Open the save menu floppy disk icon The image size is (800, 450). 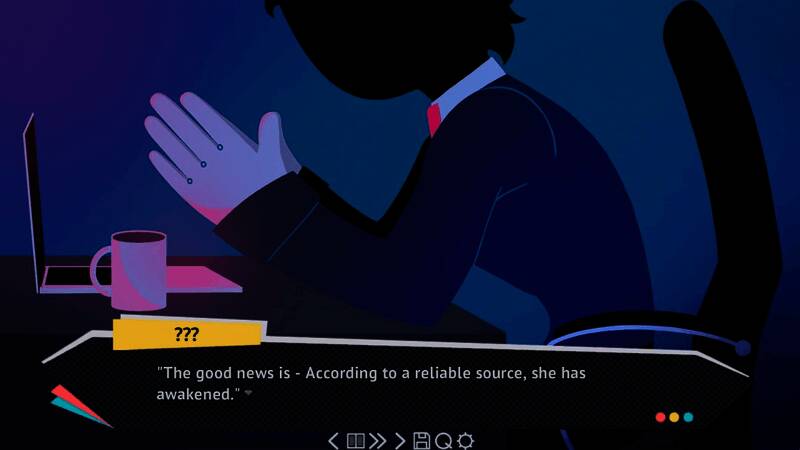(421, 440)
